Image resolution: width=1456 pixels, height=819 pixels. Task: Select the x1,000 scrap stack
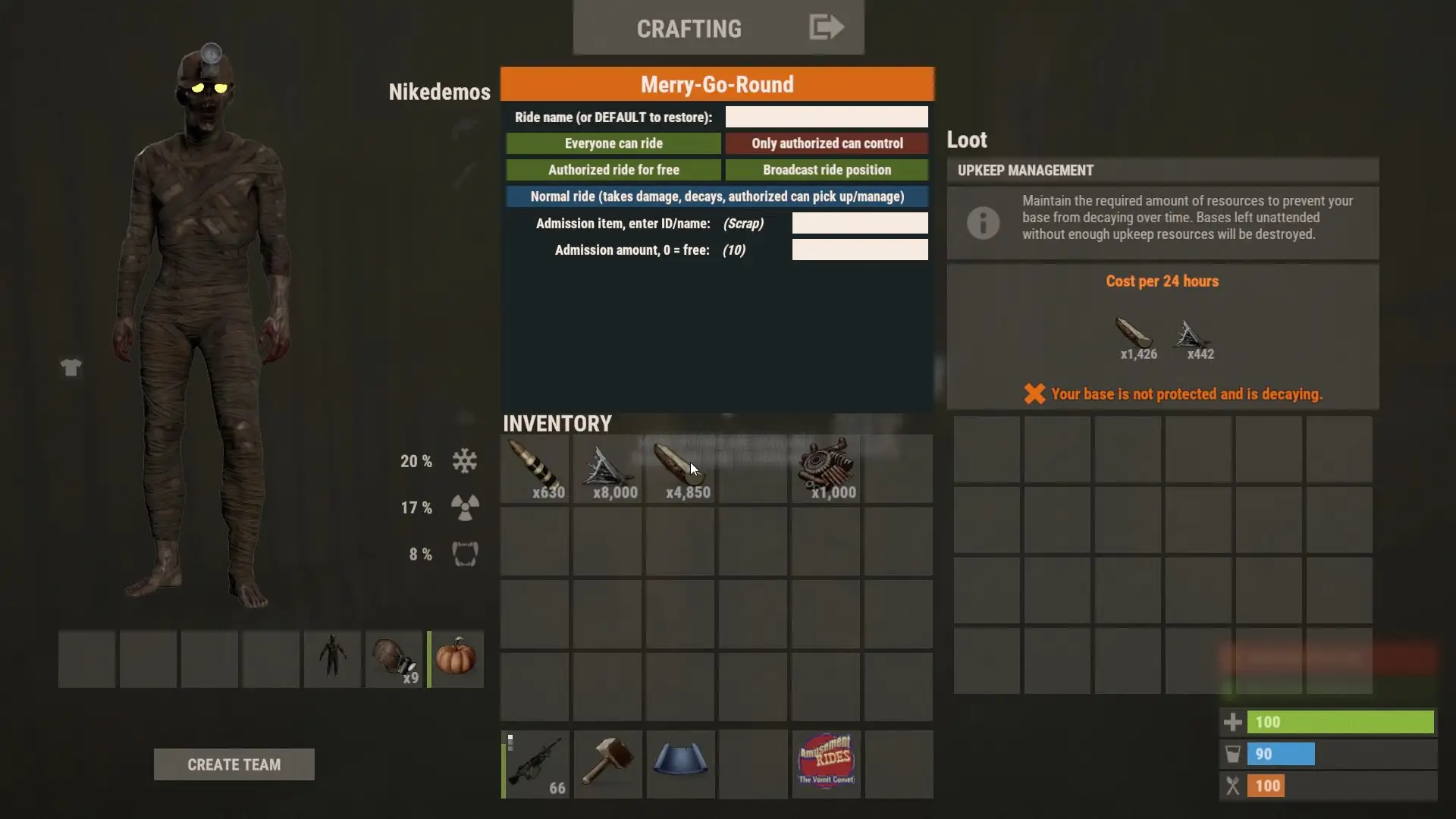point(826,469)
